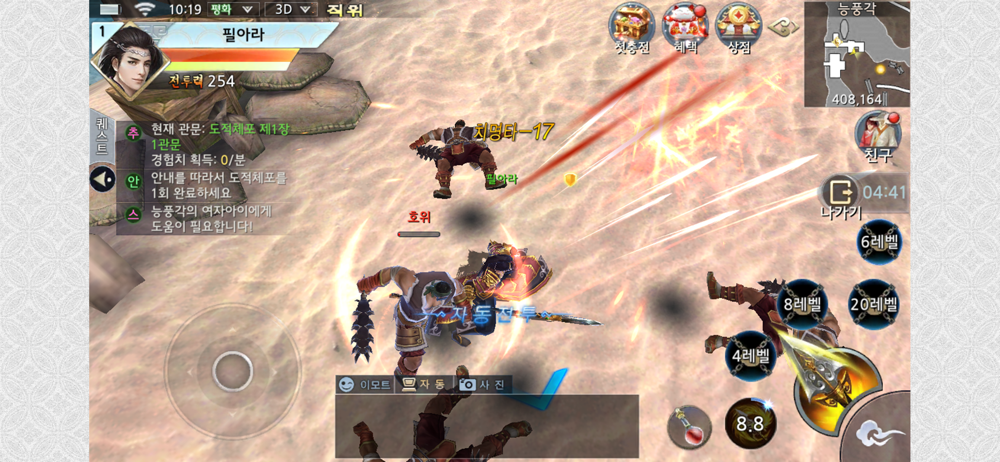Open the 평화 combat mode dropdown
The width and height of the screenshot is (1000, 462).
(236, 9)
